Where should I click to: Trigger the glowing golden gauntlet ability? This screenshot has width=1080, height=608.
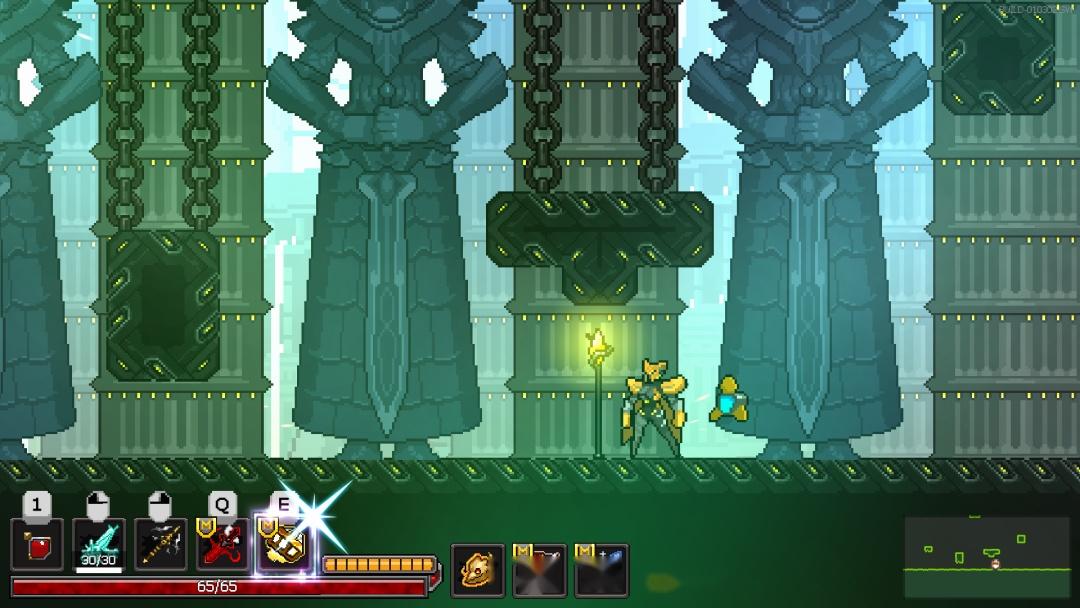(x=283, y=545)
